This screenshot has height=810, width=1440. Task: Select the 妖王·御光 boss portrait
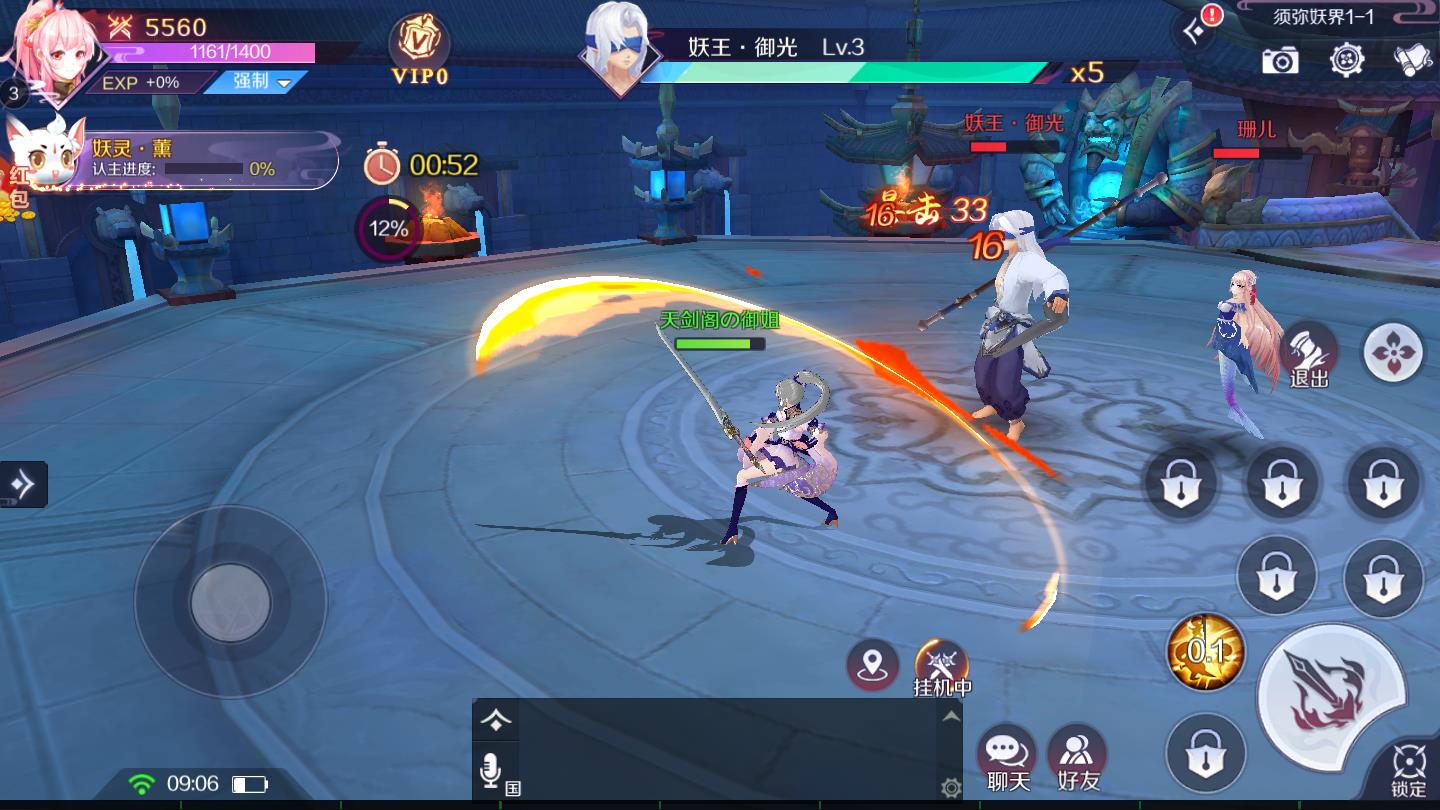pos(618,48)
